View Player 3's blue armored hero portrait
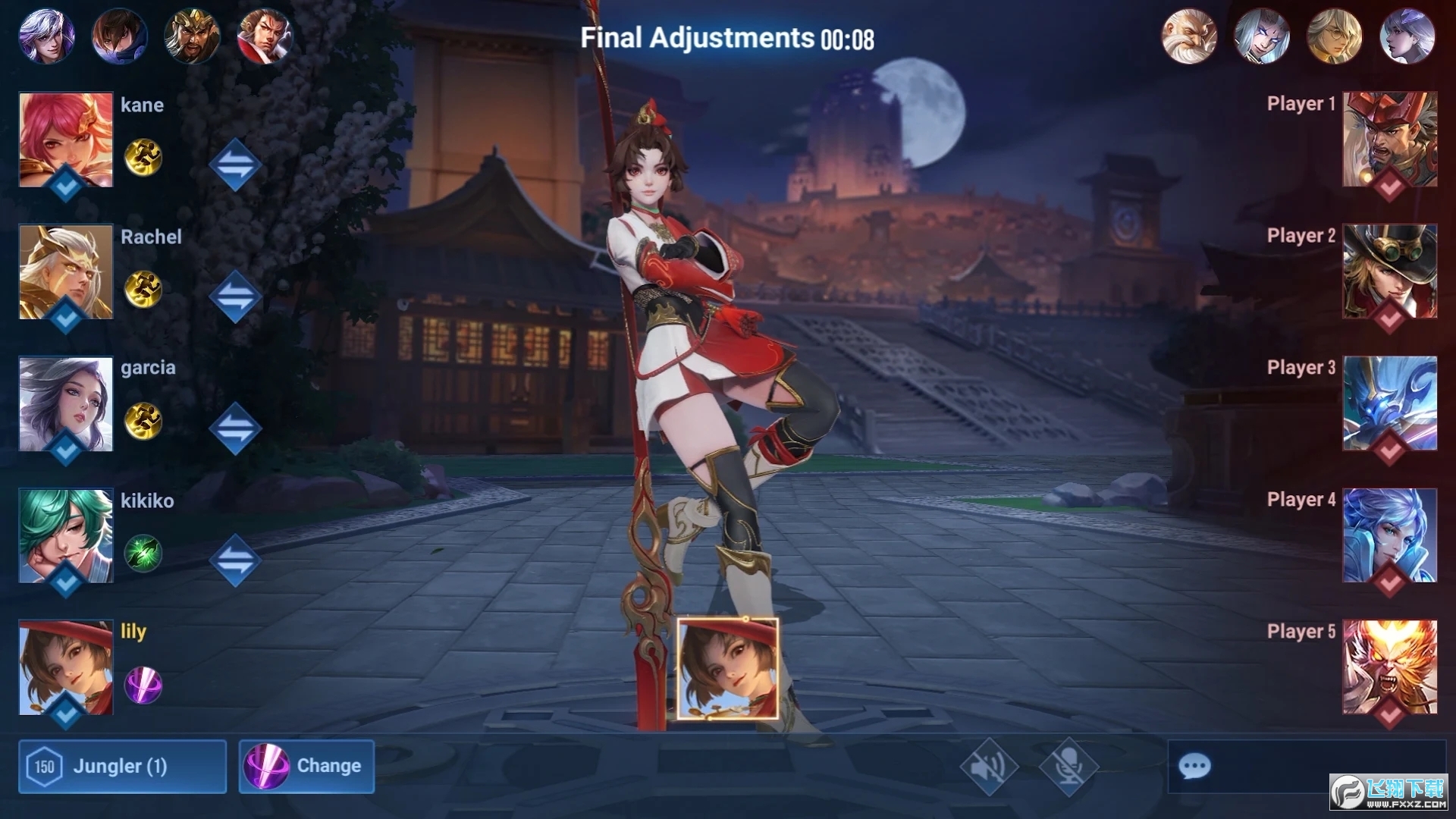 [1389, 403]
